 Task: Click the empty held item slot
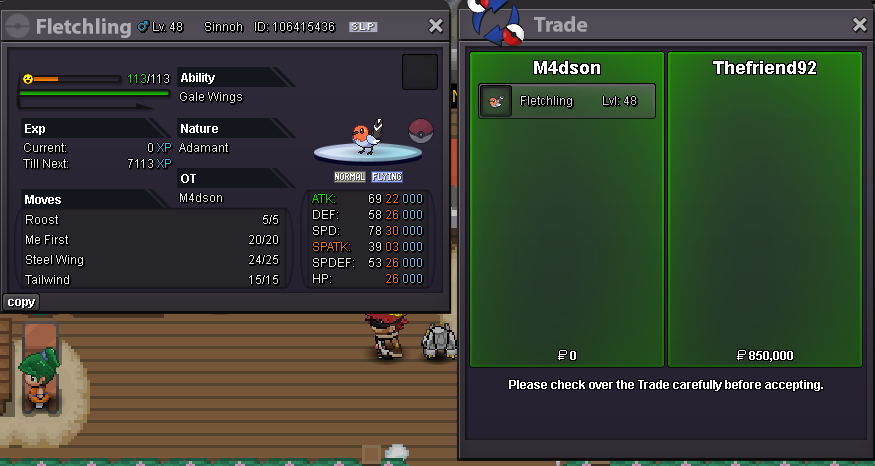pos(419,72)
